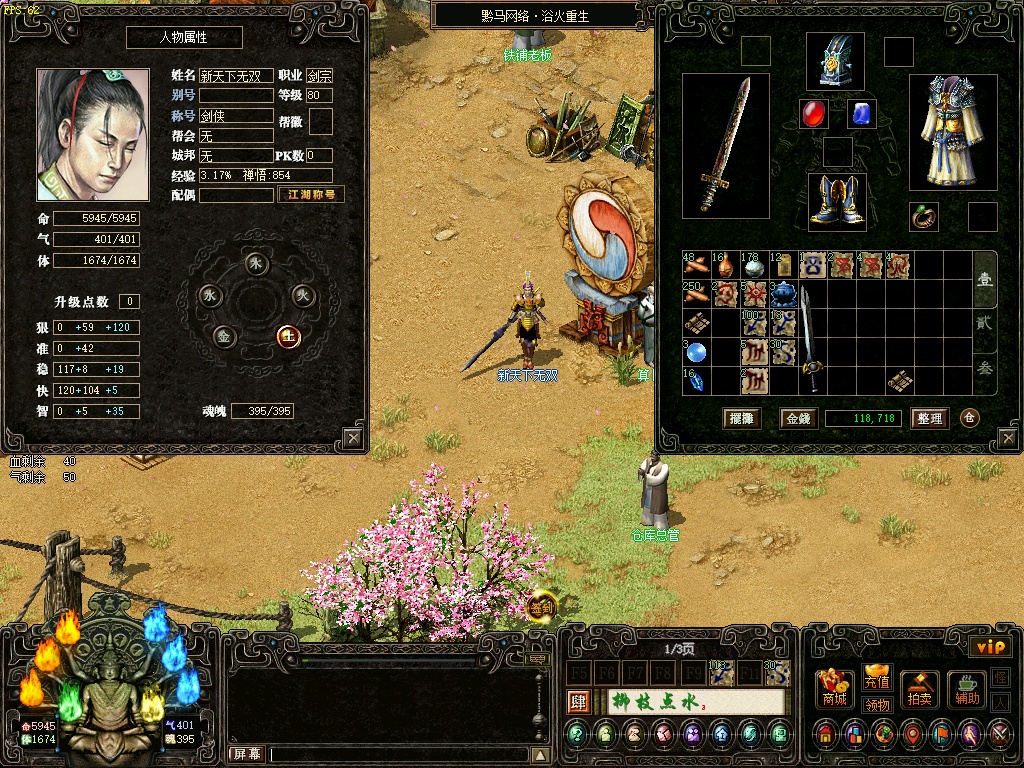Select the equipped boots slot
1024x768 pixels.
coord(837,201)
